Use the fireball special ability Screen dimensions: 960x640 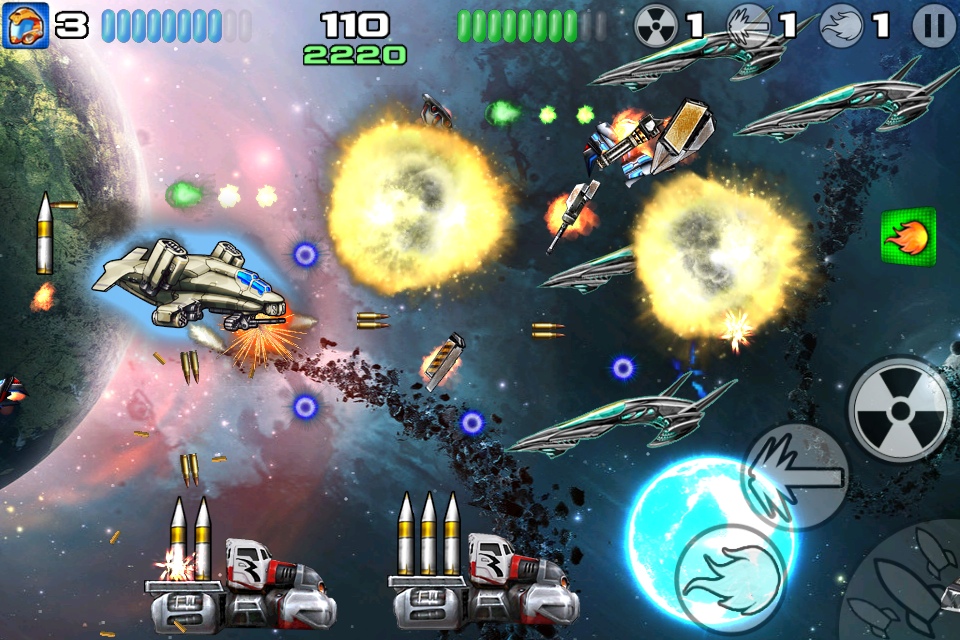pyautogui.click(x=729, y=575)
